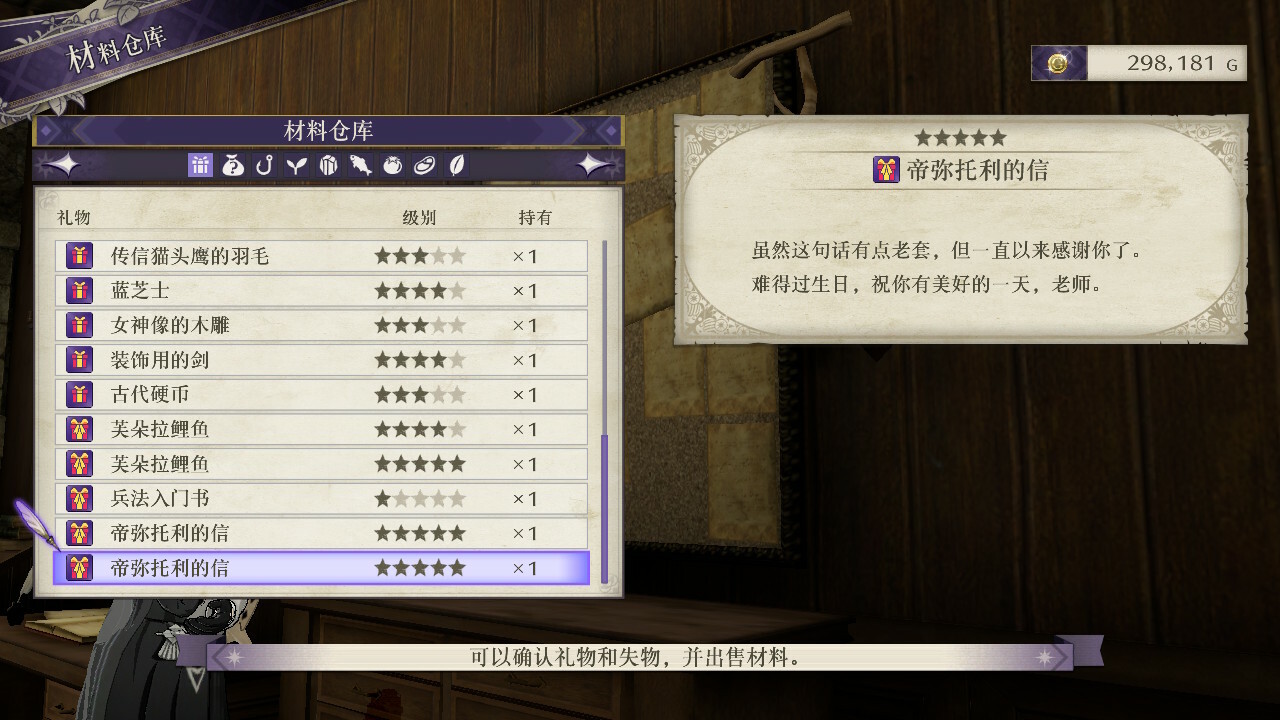
Task: Choose the 蓝芝士 gift item
Action: (x=320, y=291)
